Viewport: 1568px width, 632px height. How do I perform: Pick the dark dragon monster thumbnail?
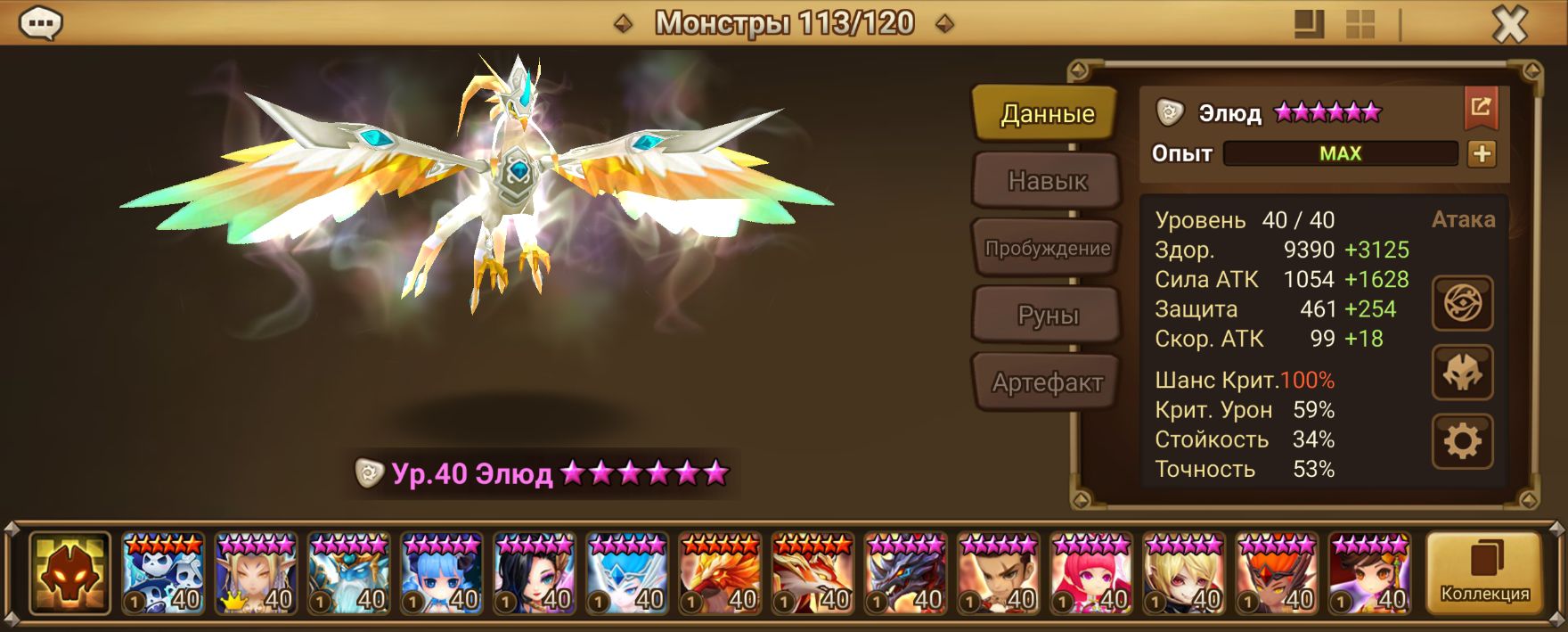coord(905,573)
